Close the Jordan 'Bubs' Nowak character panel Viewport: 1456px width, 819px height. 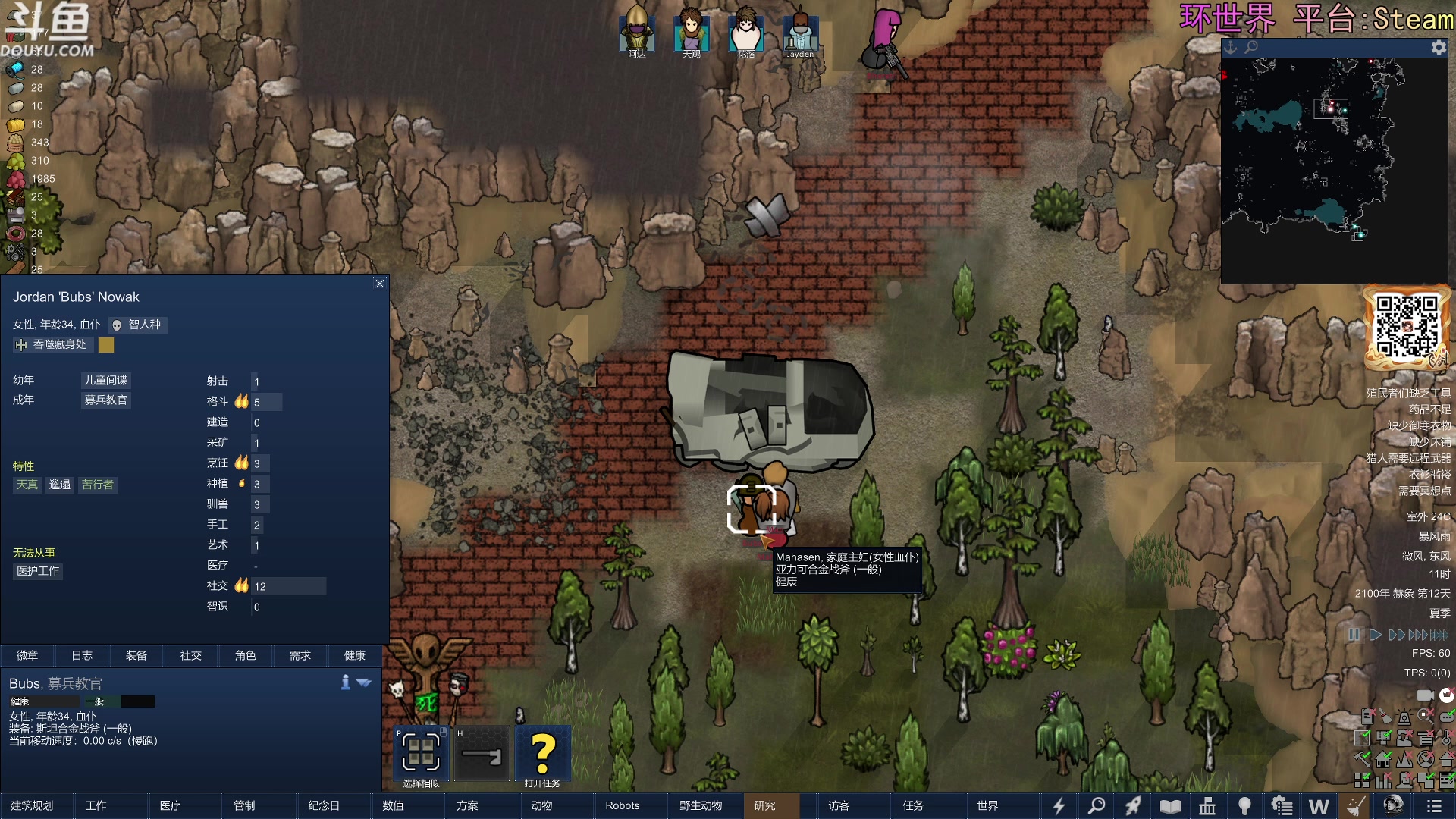click(380, 284)
